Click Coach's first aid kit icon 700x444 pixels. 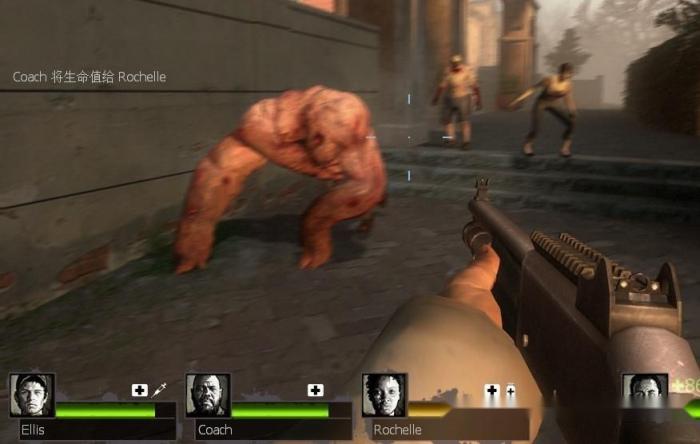(x=316, y=390)
